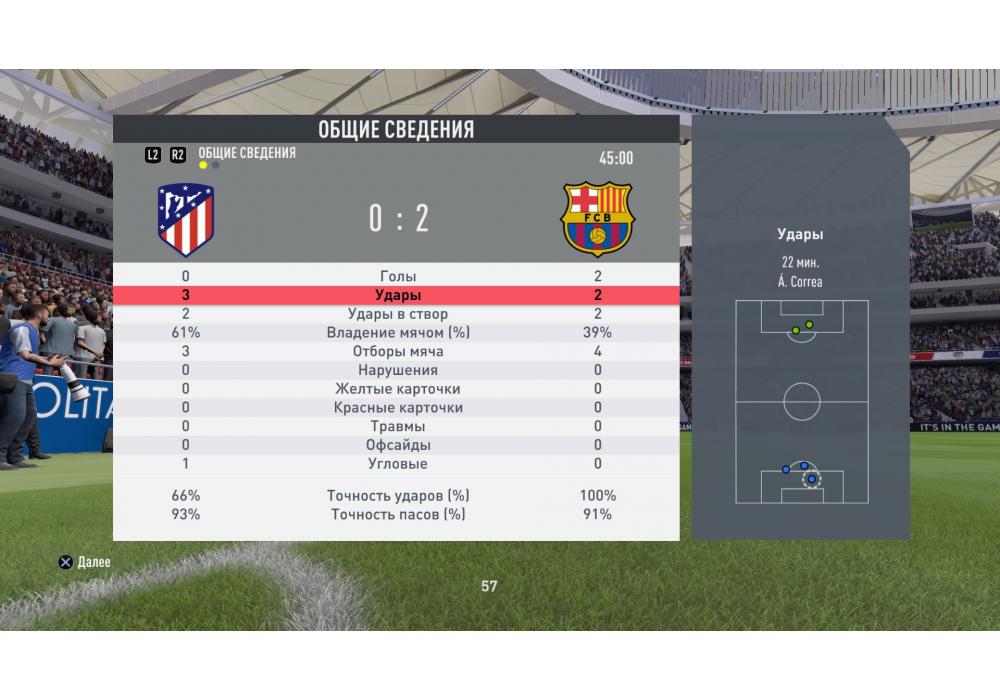Choose the highlighted Удары row
The width and height of the screenshot is (1000, 700).
coord(397,296)
